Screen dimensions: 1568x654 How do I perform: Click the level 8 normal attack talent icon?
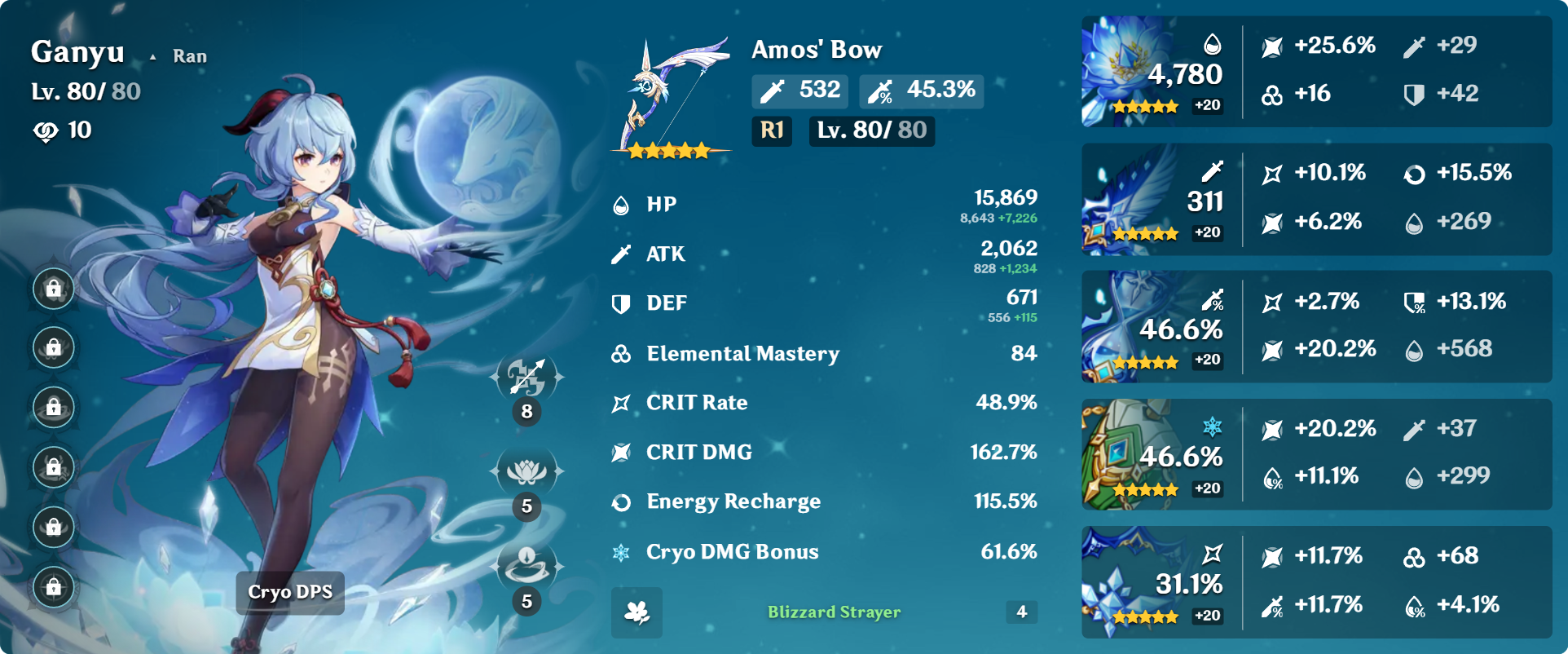tap(526, 378)
